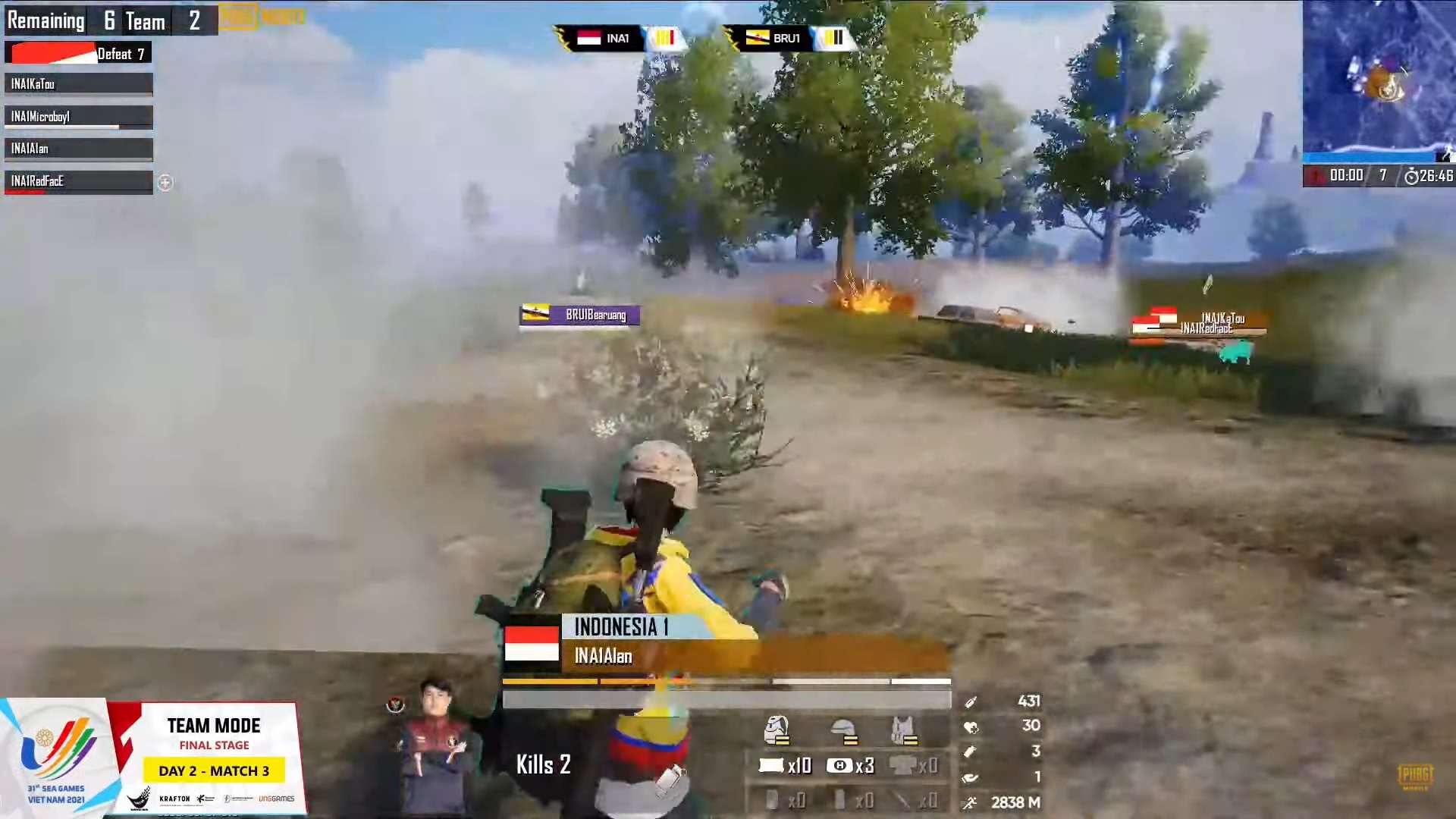Screen dimensions: 1456x819
Task: Click the plus icon beside INA1RedFacE
Action: click(x=165, y=183)
